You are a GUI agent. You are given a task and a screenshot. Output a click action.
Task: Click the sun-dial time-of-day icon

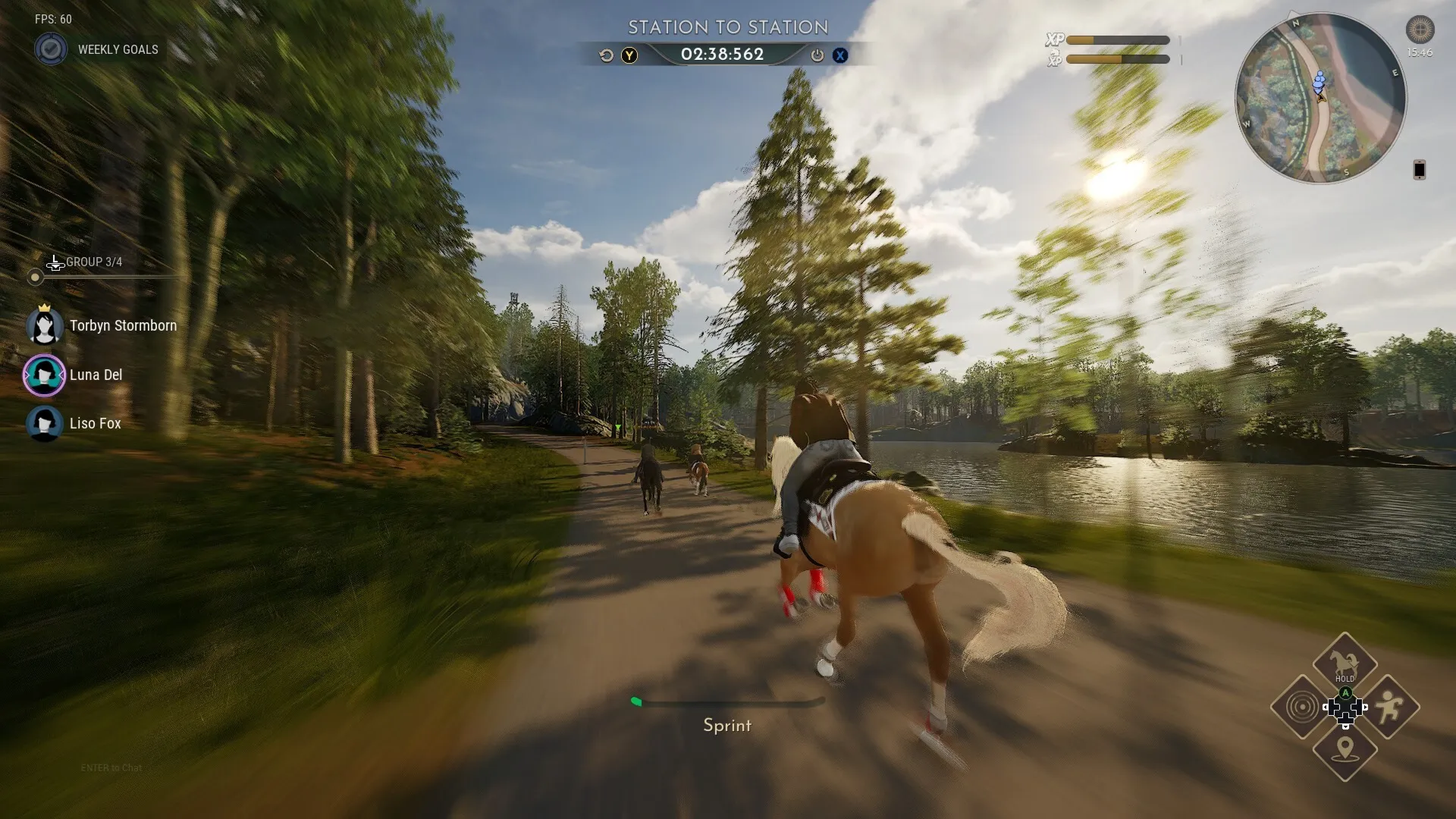(x=1420, y=30)
